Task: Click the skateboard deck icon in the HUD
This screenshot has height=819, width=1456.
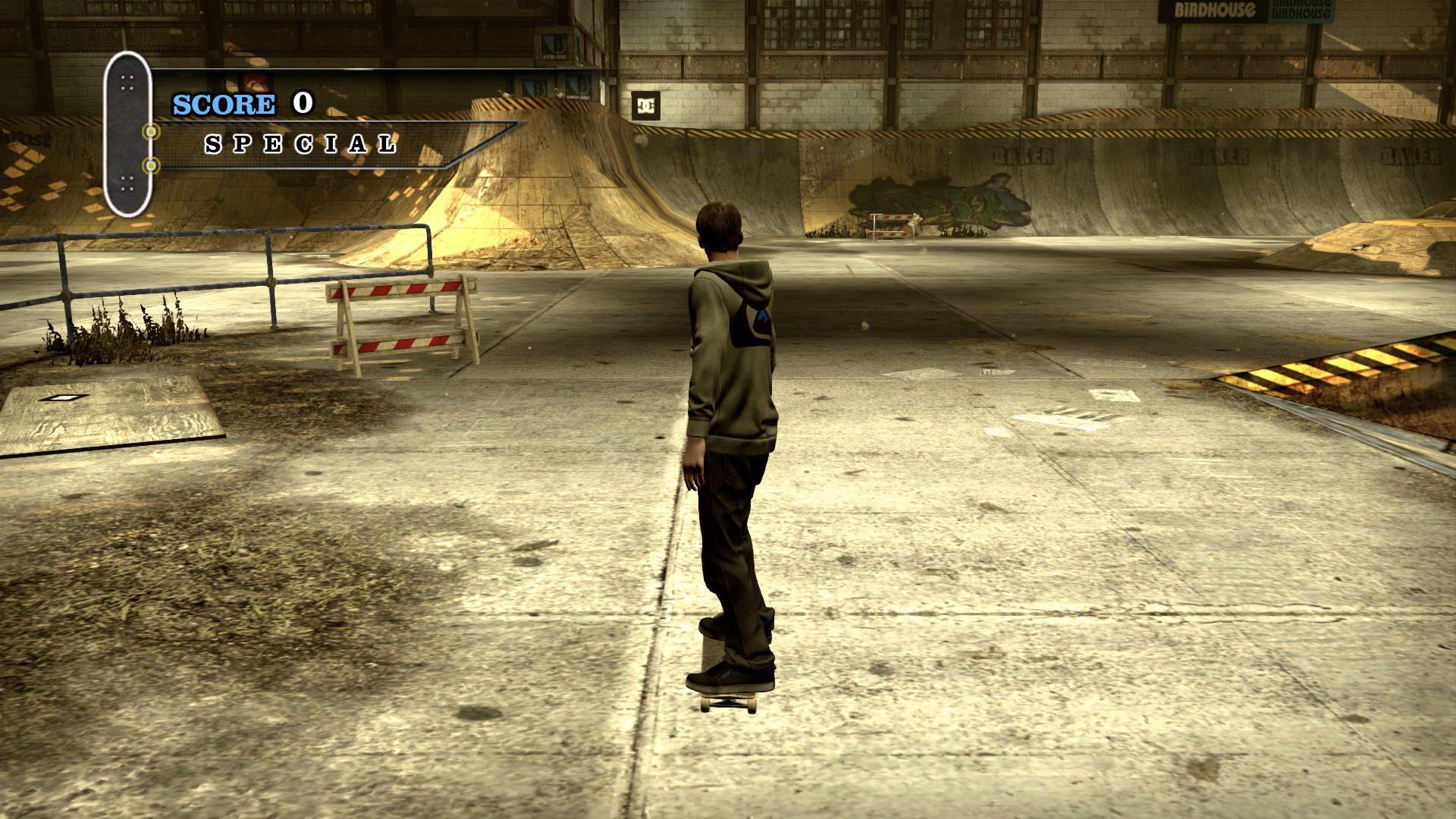Action: (x=127, y=136)
